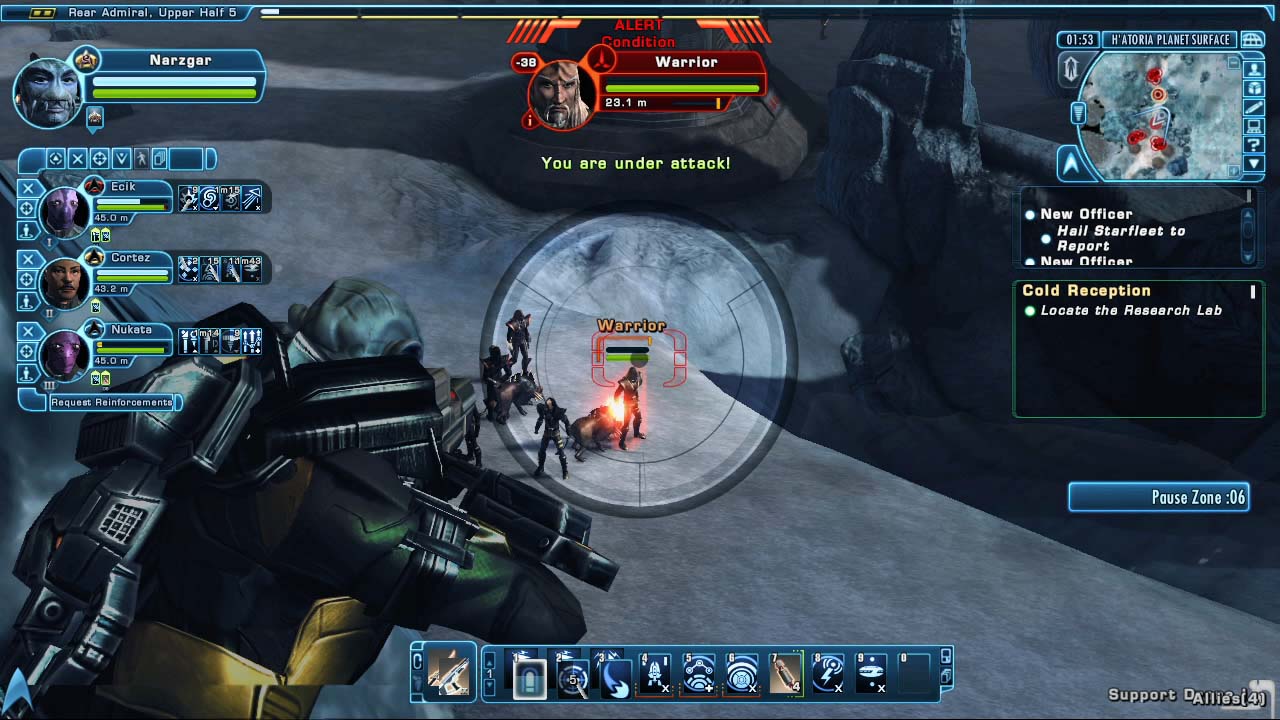Open the Hail Starfleet to Report mission entry

click(1120, 238)
